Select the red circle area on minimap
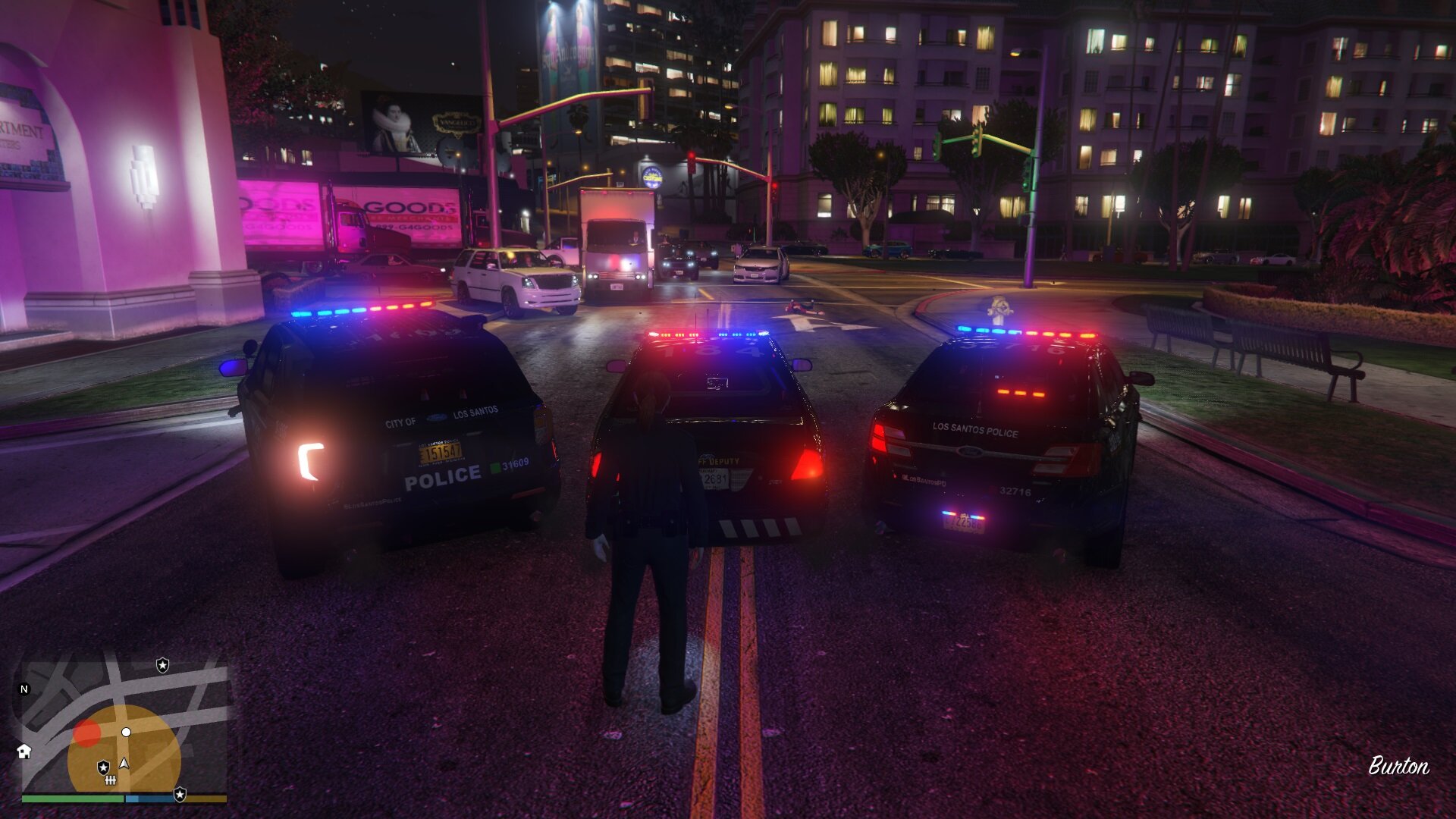The image size is (1456, 819). click(x=86, y=733)
